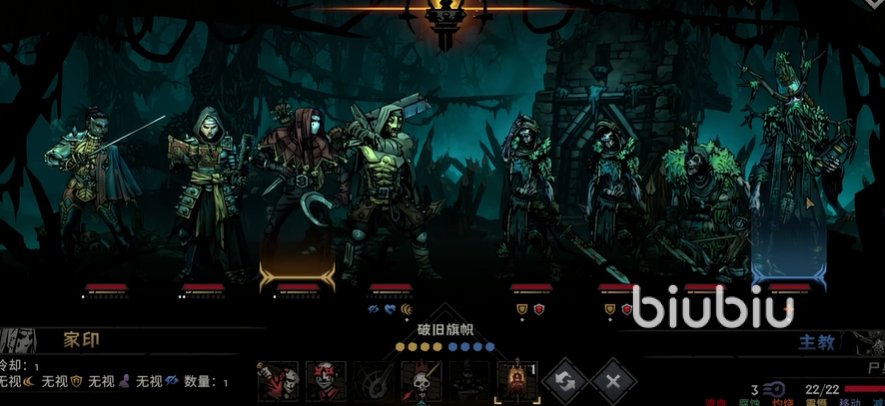Select the red dagger-wielding skill icon

click(x=277, y=381)
